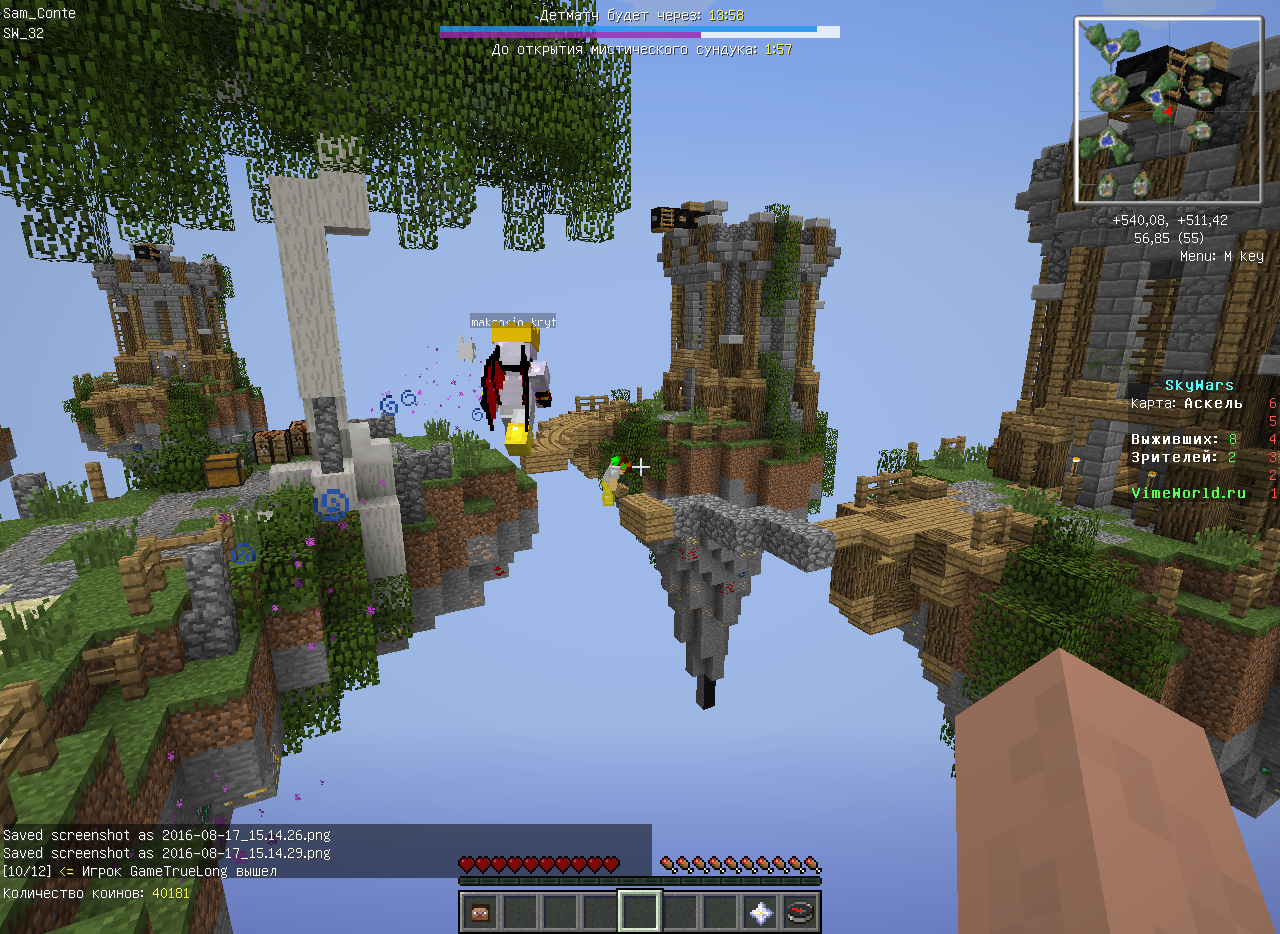Select the compass hotbar slot
The image size is (1280, 934).
tap(801, 911)
